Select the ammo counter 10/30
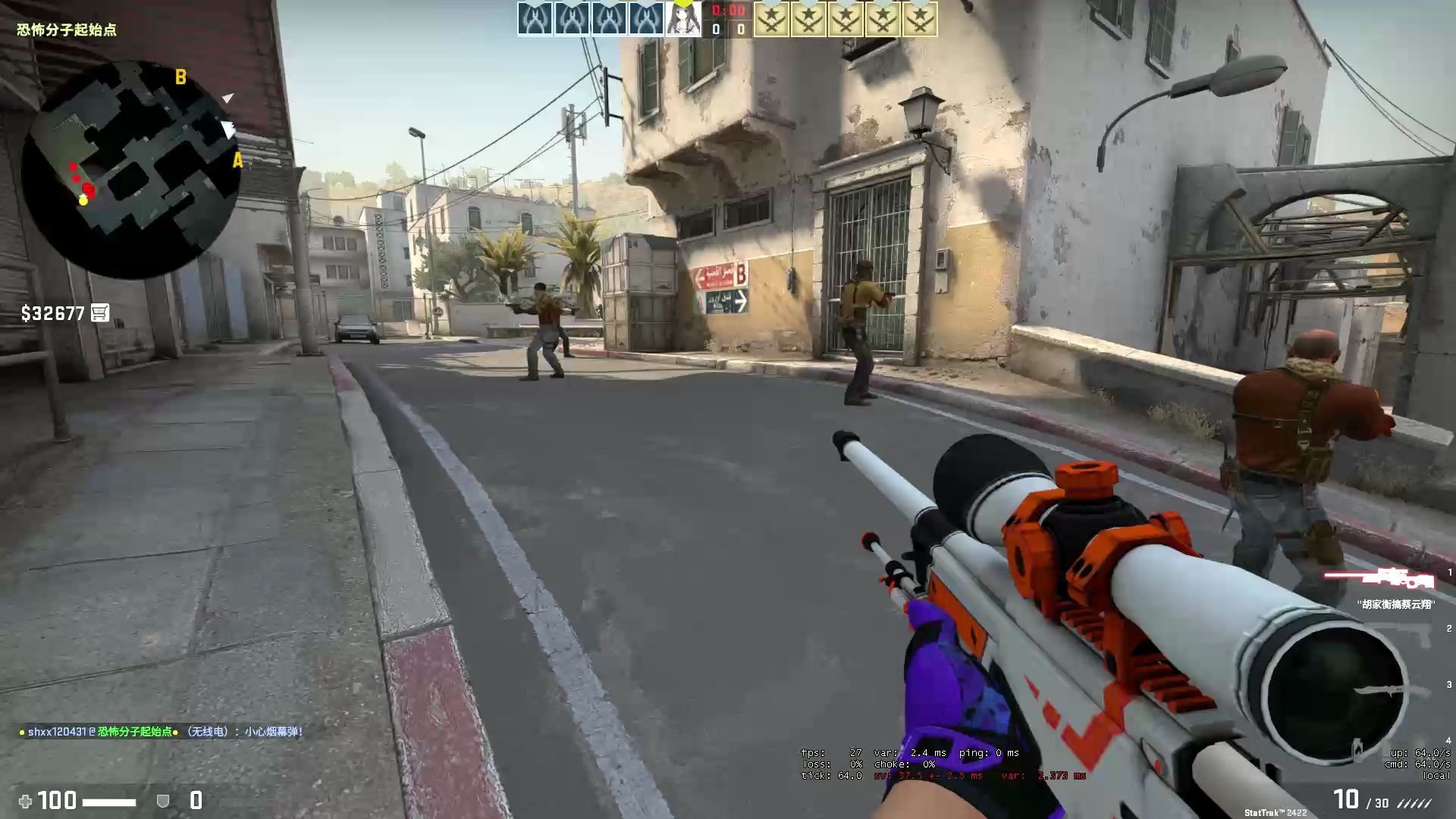The image size is (1456, 819). click(1361, 800)
